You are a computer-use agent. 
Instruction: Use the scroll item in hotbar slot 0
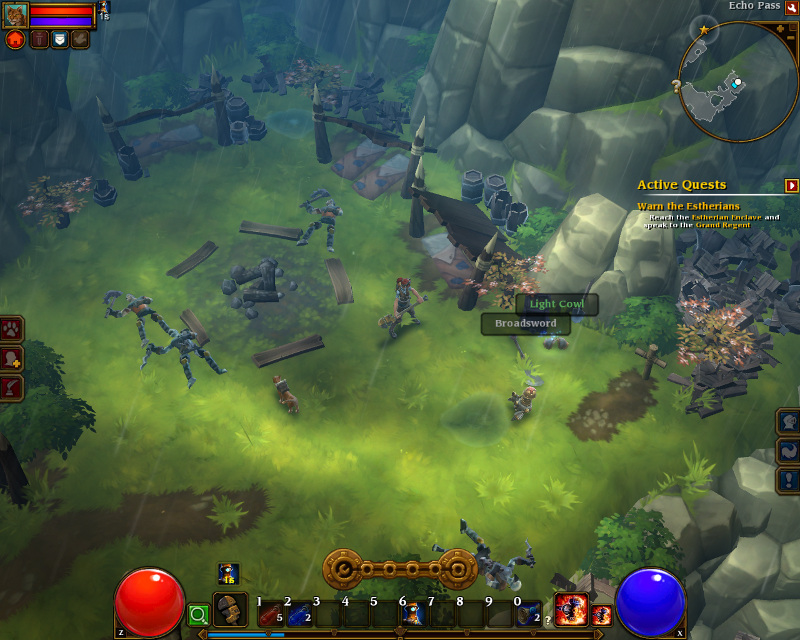pyautogui.click(x=527, y=614)
